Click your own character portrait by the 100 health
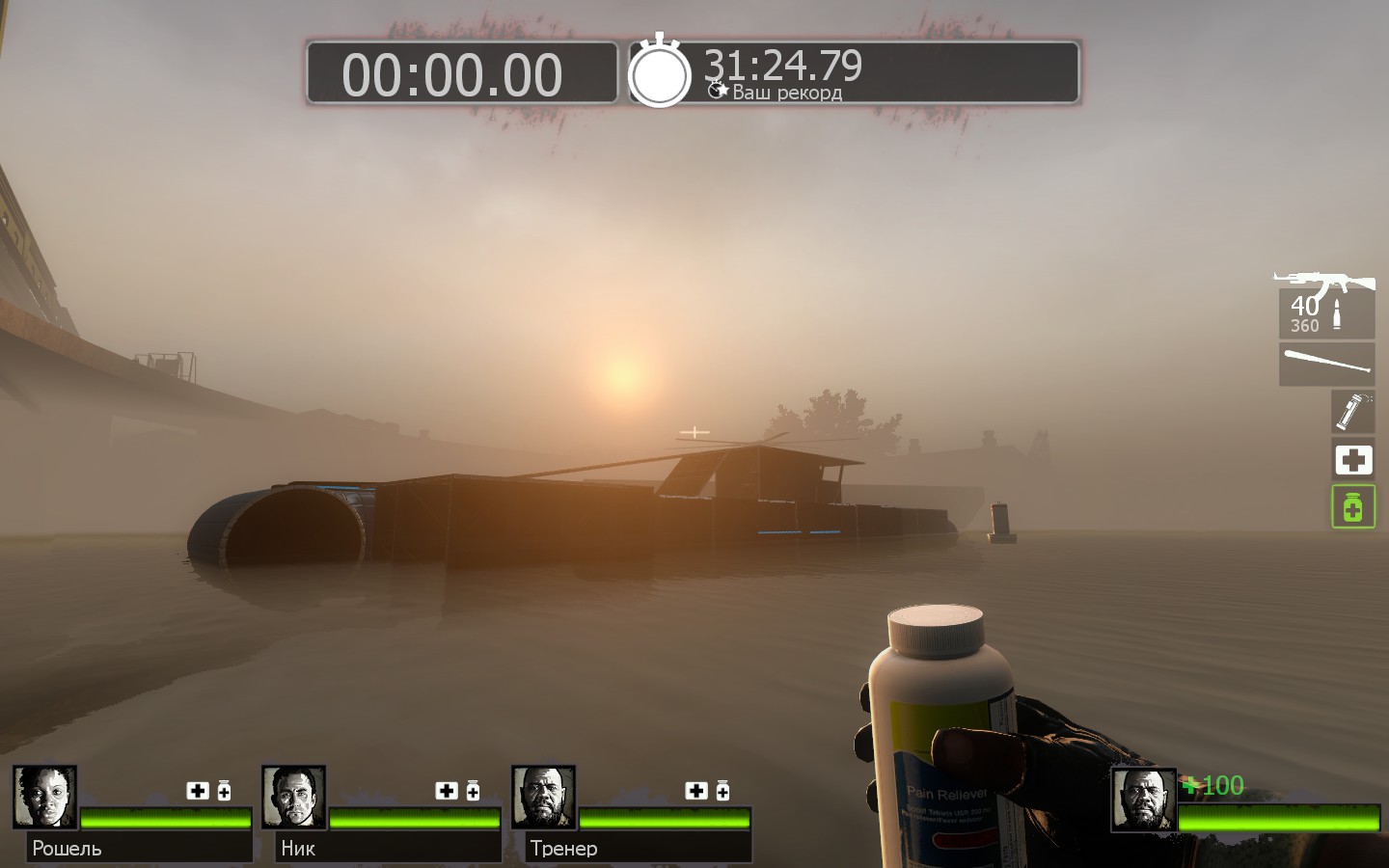1389x868 pixels. [x=1144, y=800]
